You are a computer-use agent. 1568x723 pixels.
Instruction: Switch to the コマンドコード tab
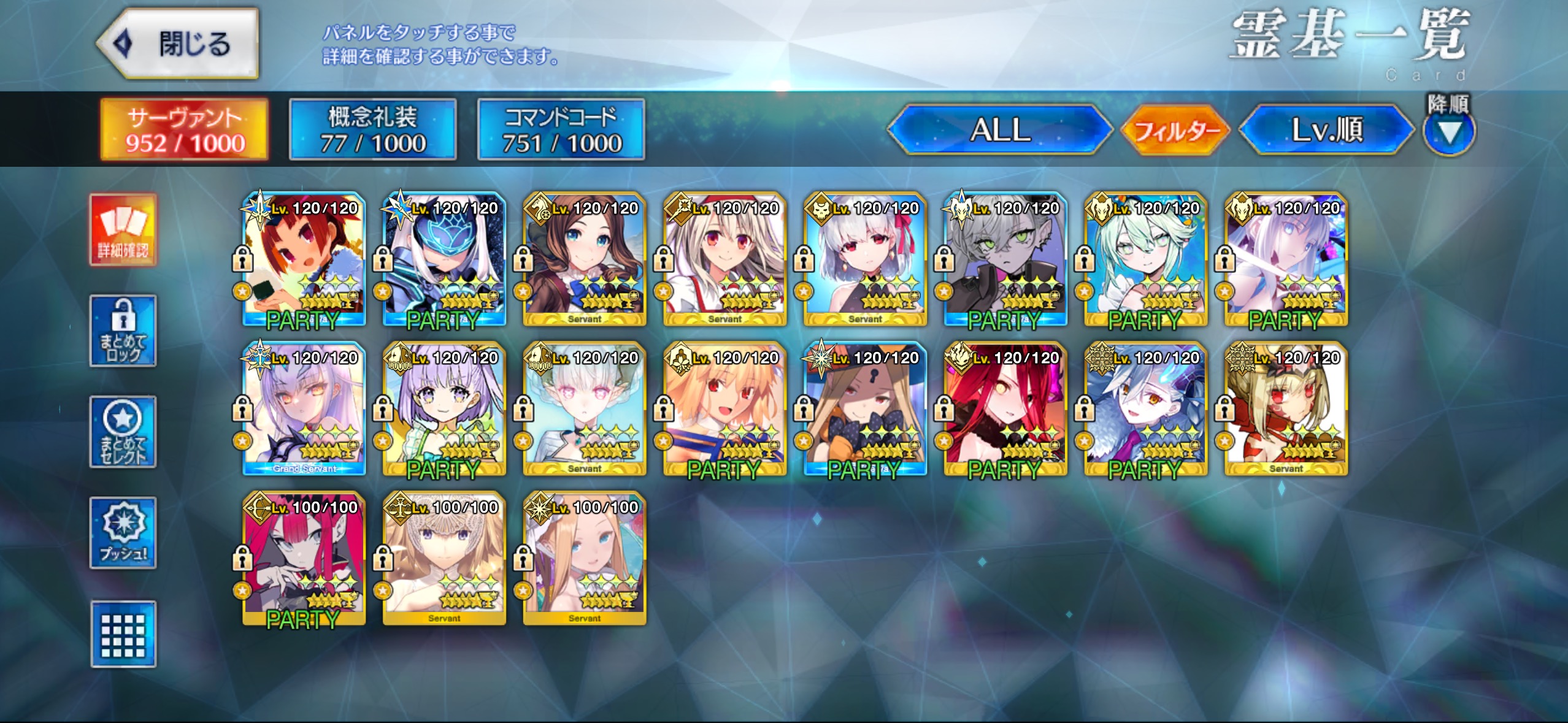point(561,130)
